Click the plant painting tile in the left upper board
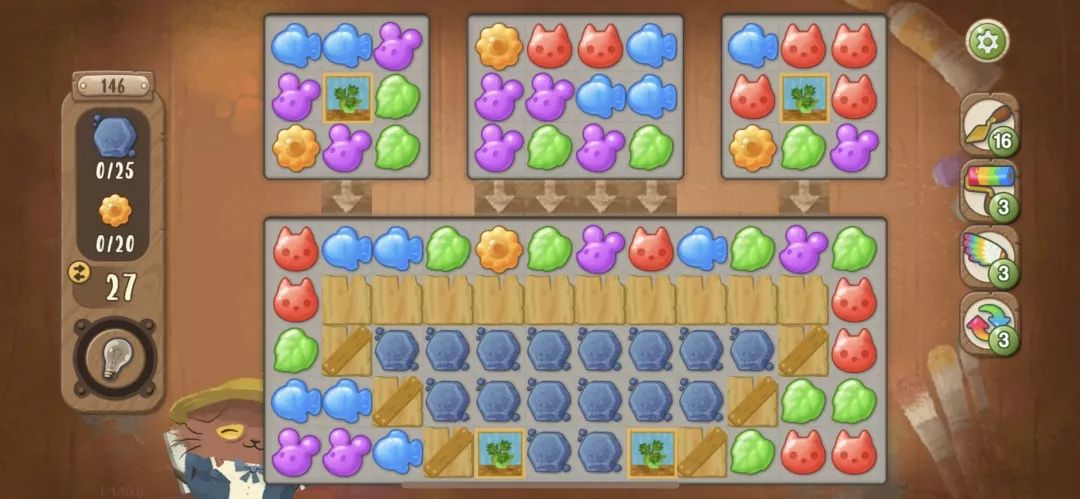This screenshot has width=1080, height=499. tap(348, 97)
